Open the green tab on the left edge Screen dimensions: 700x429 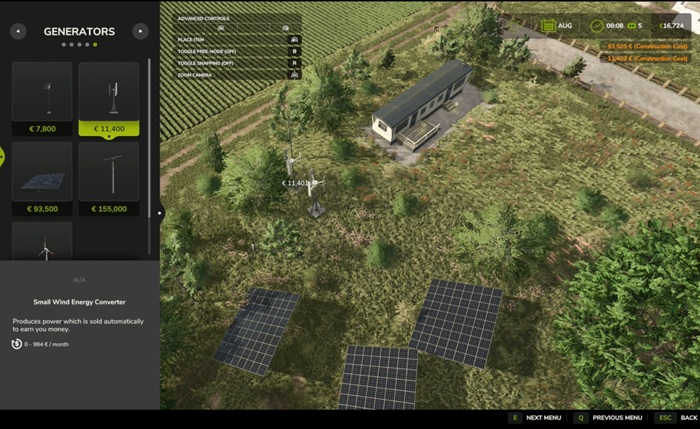2,156
